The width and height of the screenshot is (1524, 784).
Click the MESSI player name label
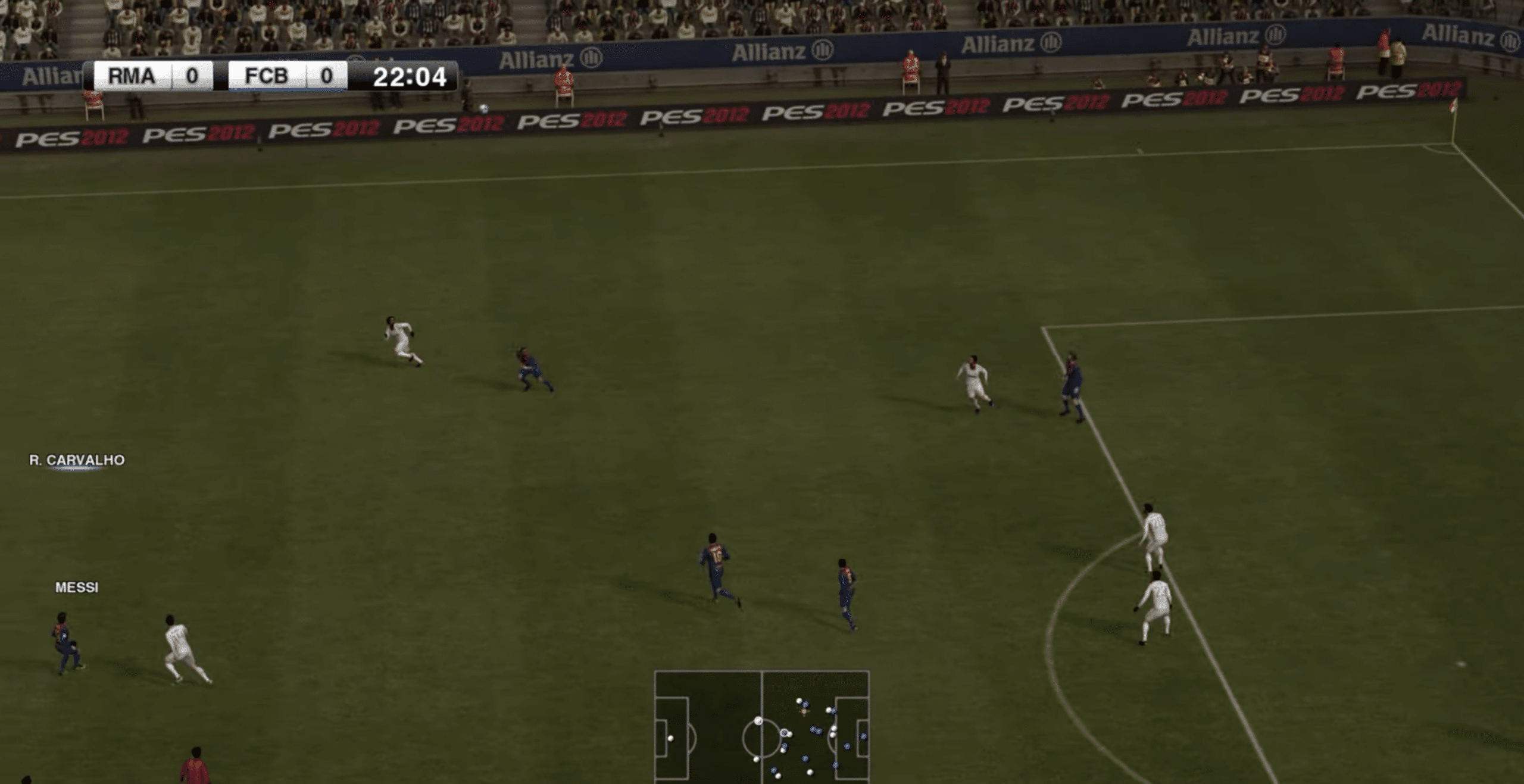pyautogui.click(x=76, y=587)
